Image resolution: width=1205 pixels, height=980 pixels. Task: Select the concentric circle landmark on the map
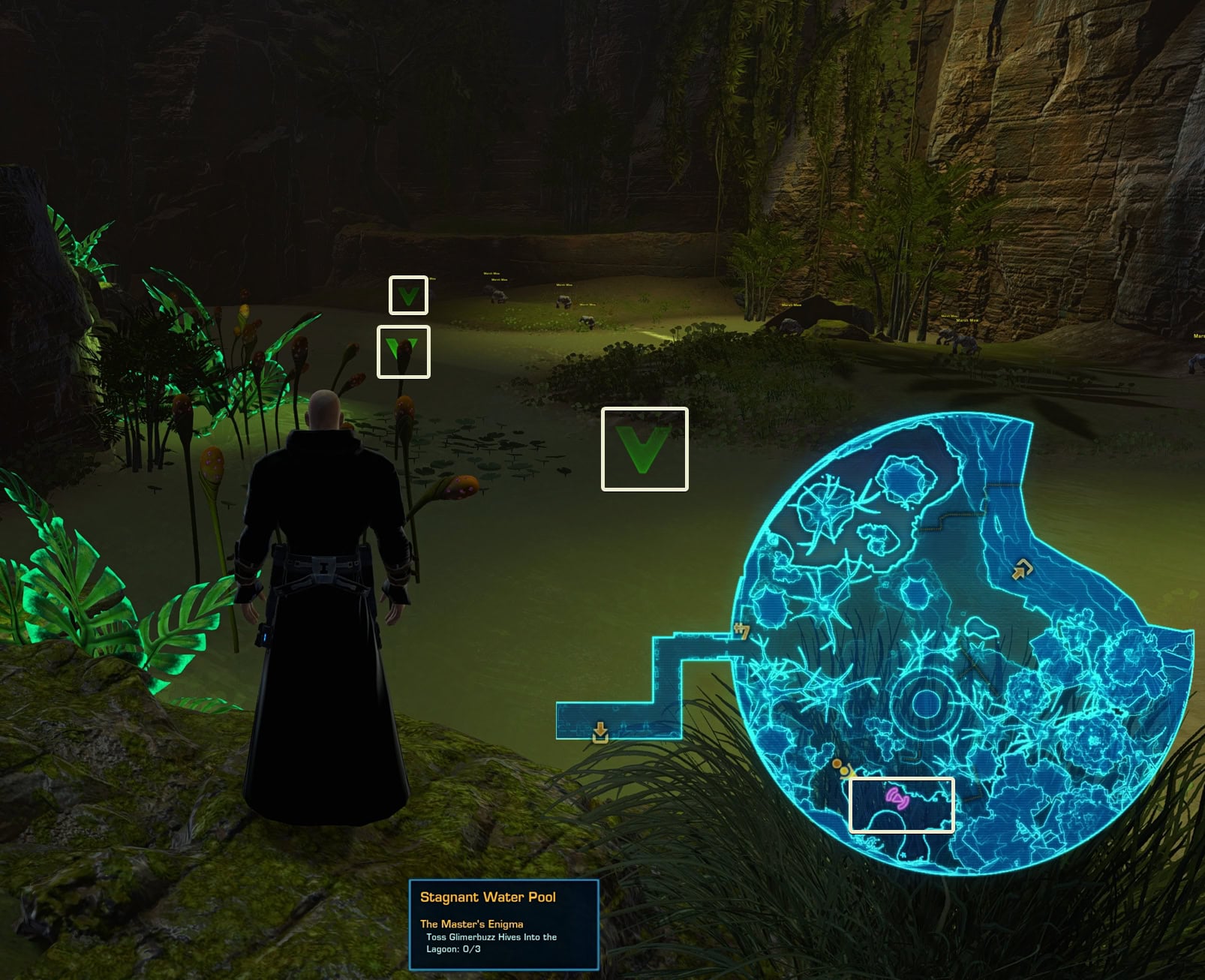pos(926,702)
